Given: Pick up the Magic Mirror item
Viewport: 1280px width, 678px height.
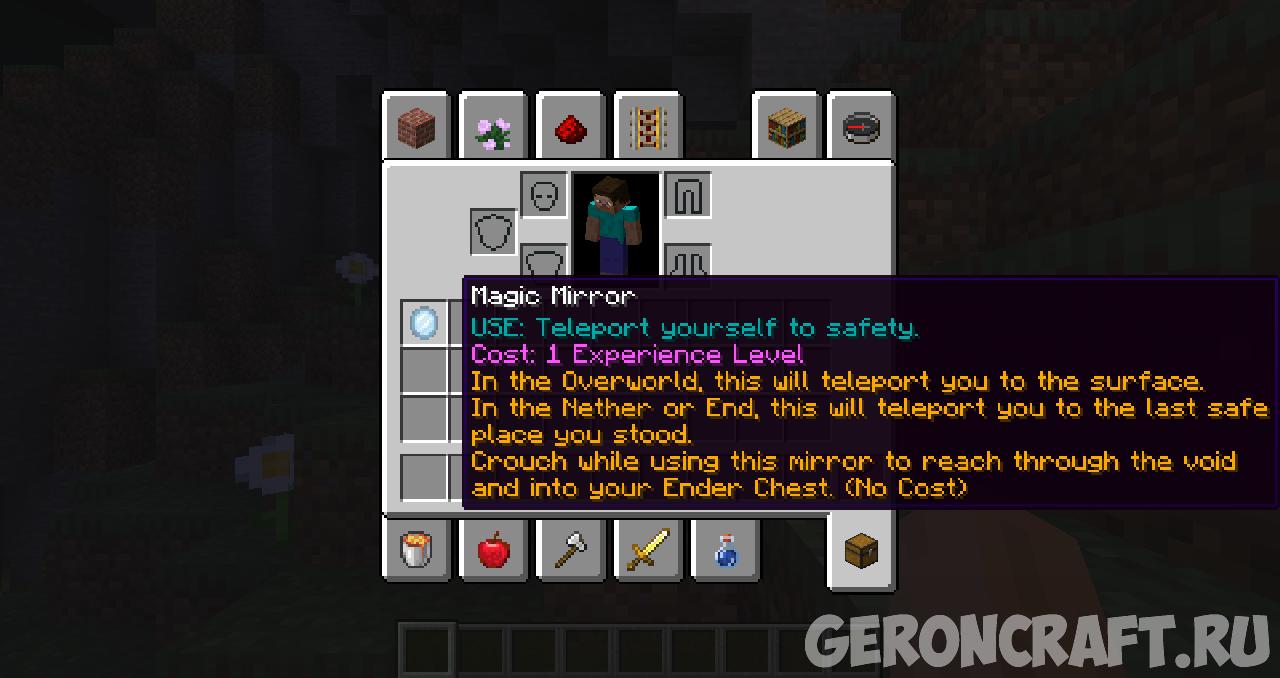Looking at the screenshot, I should point(424,323).
